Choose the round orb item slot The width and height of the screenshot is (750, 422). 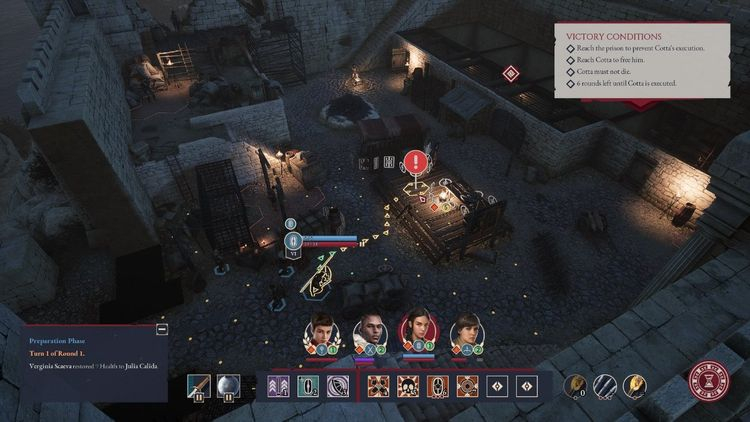228,386
